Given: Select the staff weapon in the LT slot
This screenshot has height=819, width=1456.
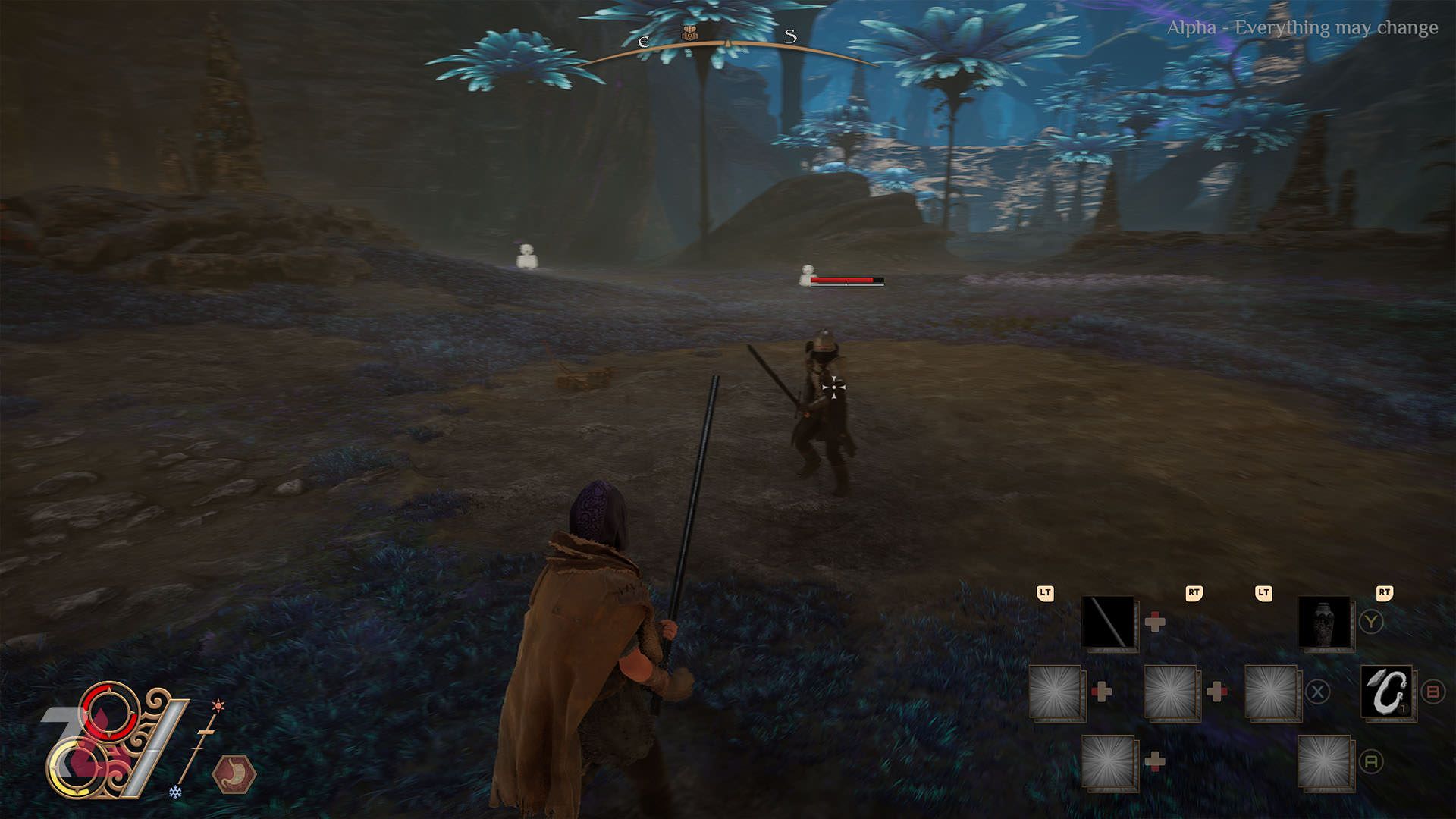Looking at the screenshot, I should [1108, 623].
